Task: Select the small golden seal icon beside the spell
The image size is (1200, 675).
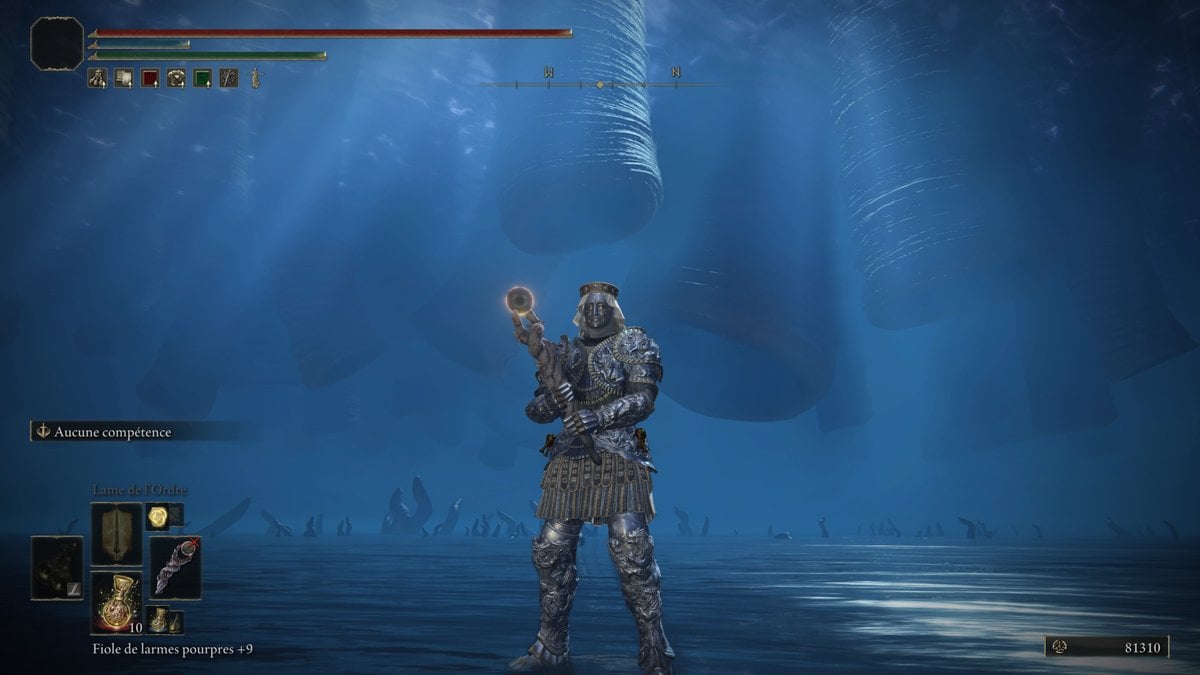Action: [157, 516]
